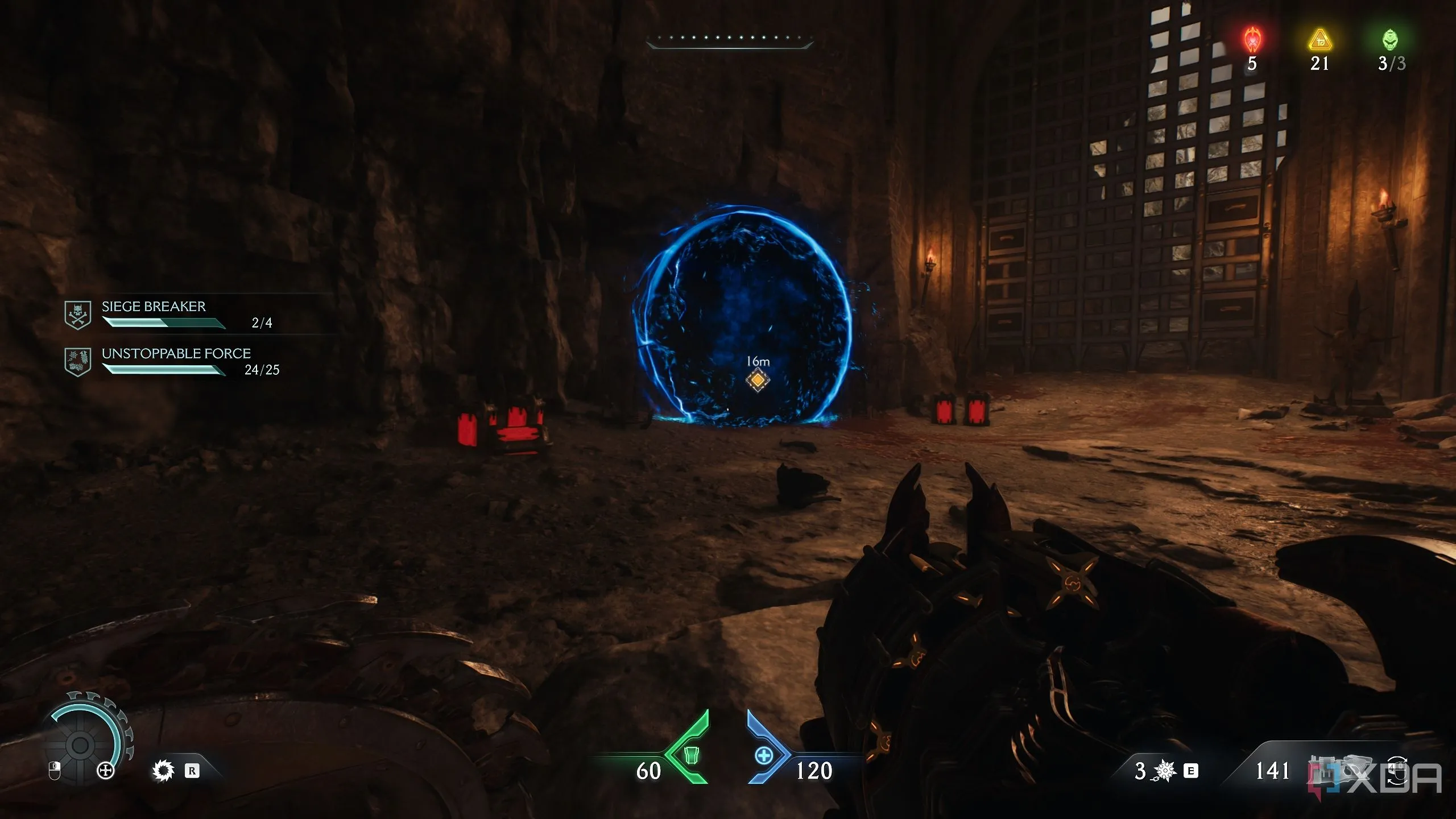Viewport: 1456px width, 819px height.
Task: Click the circular shield saw gauge
Action: click(x=81, y=744)
